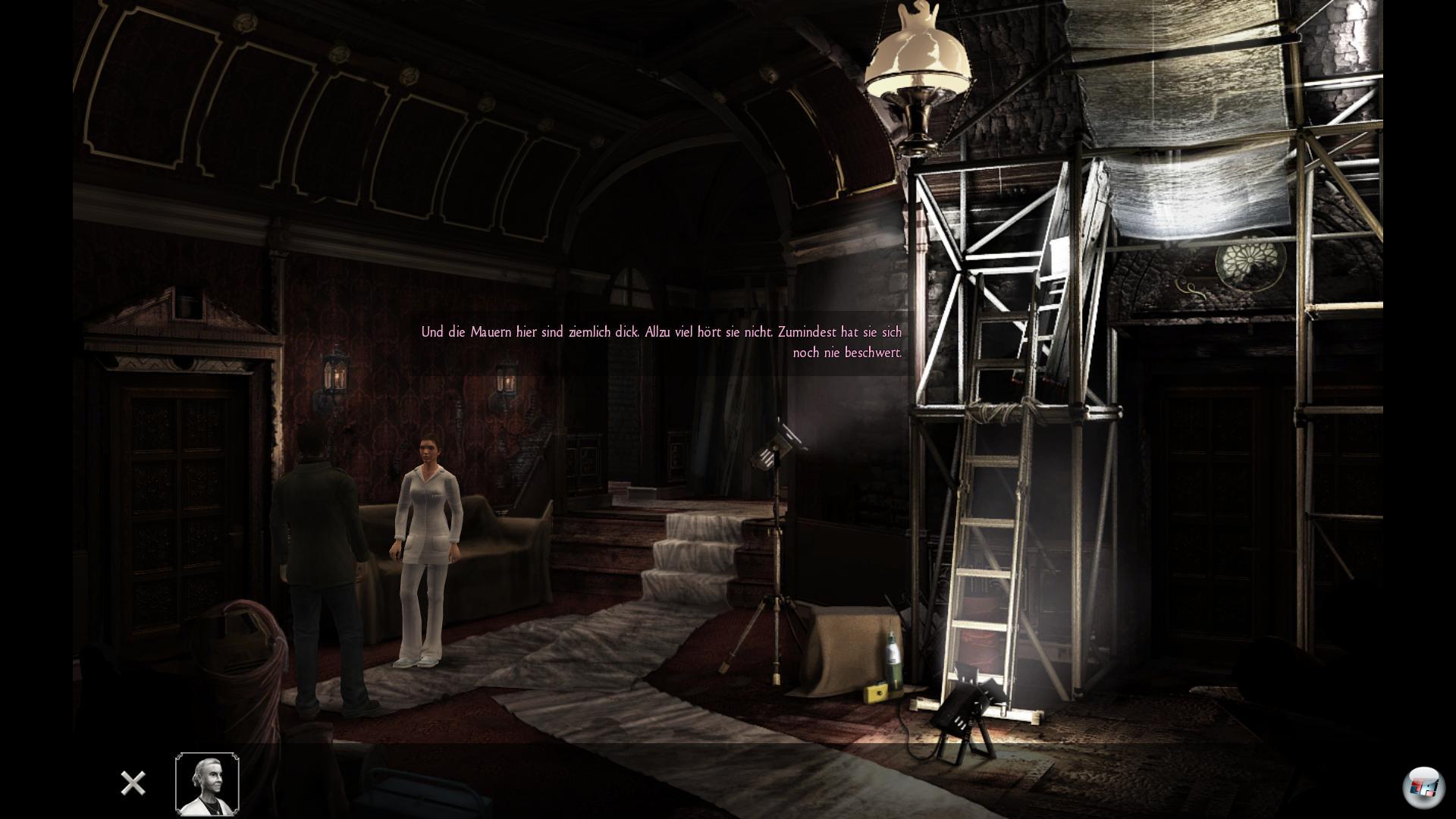
Task: Close the dialogue with the X button
Action: tap(133, 783)
